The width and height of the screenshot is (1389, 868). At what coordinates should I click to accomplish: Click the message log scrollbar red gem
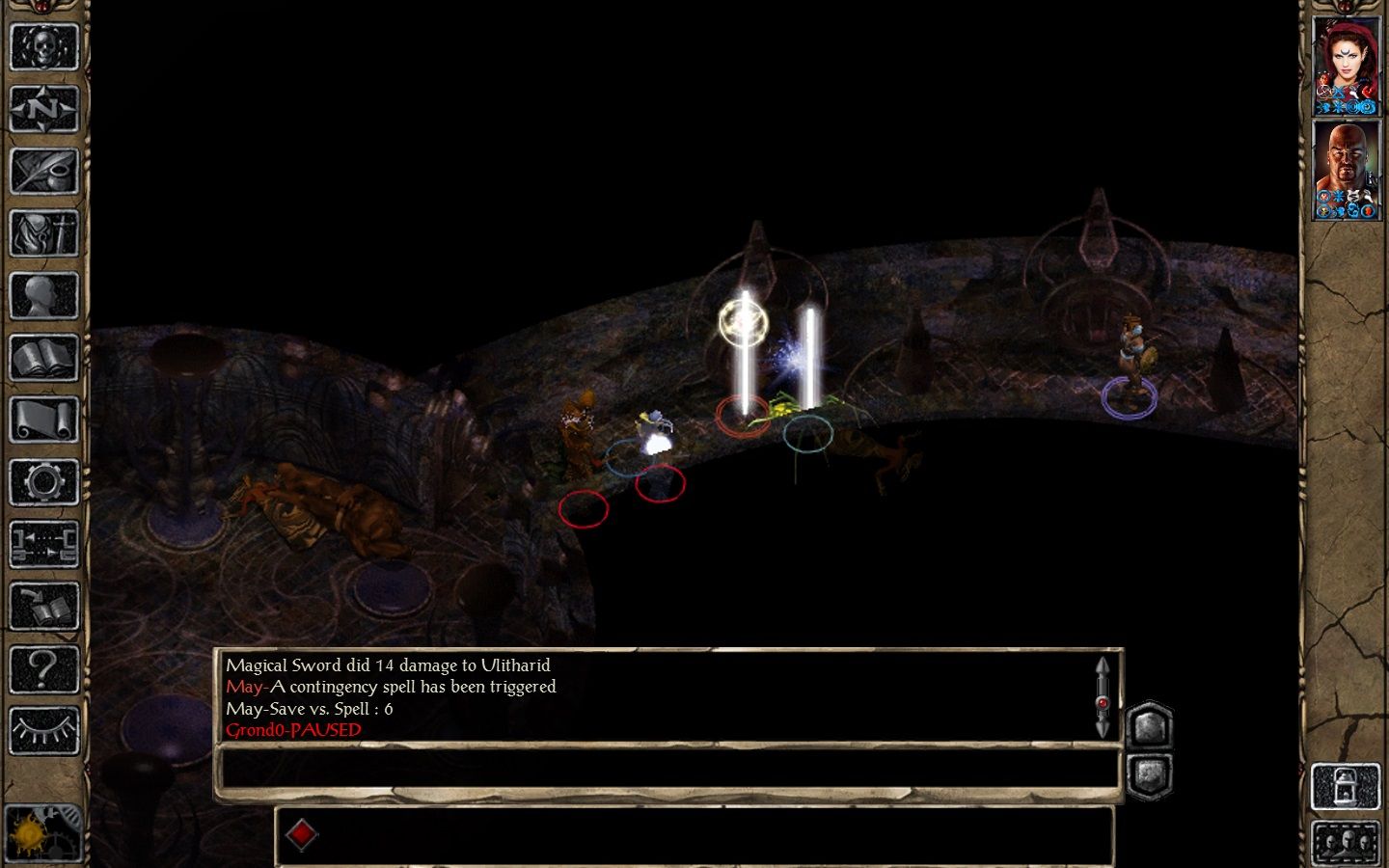pyautogui.click(x=1103, y=702)
